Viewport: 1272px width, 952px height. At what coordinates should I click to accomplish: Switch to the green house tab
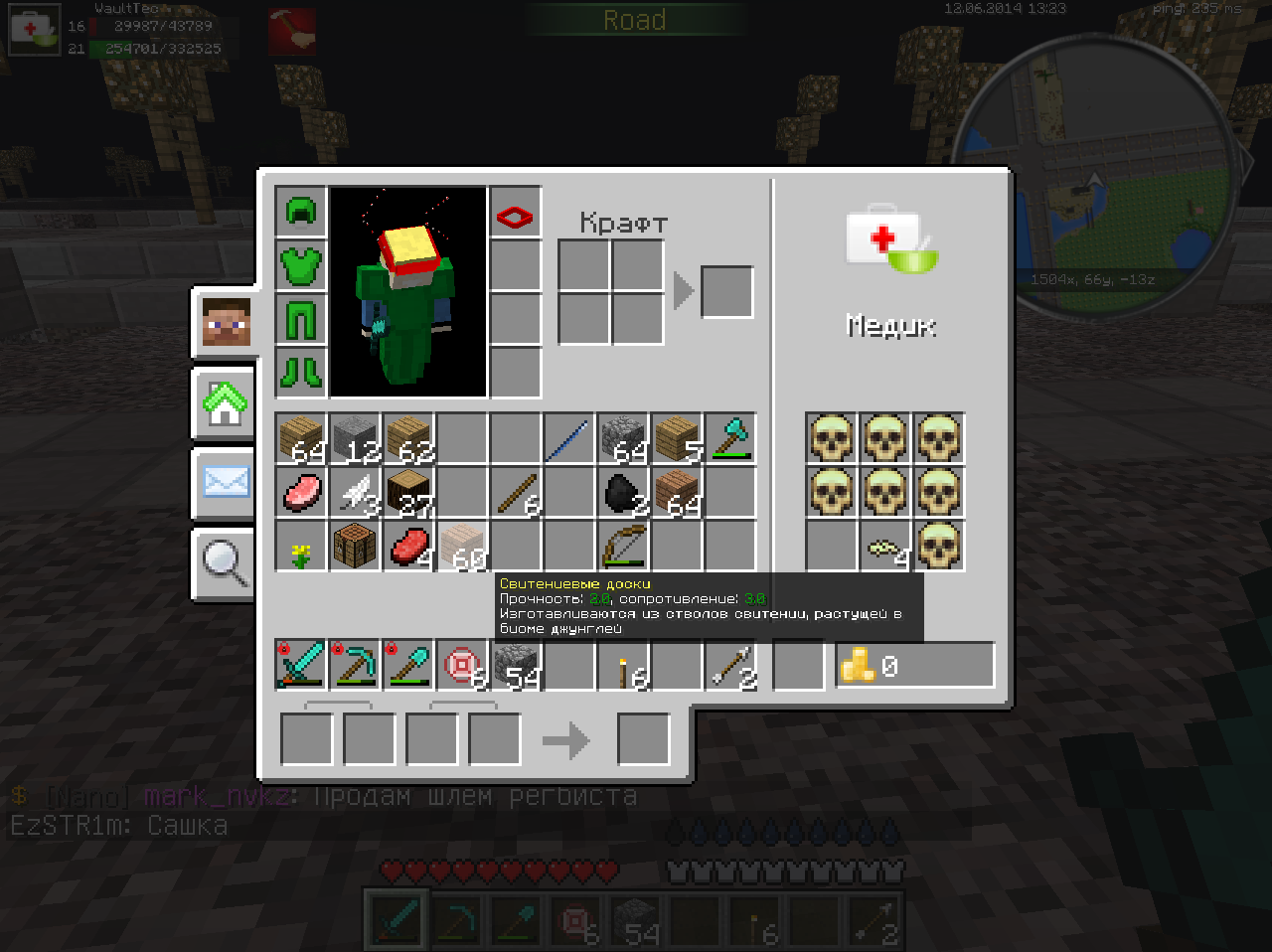pyautogui.click(x=226, y=403)
